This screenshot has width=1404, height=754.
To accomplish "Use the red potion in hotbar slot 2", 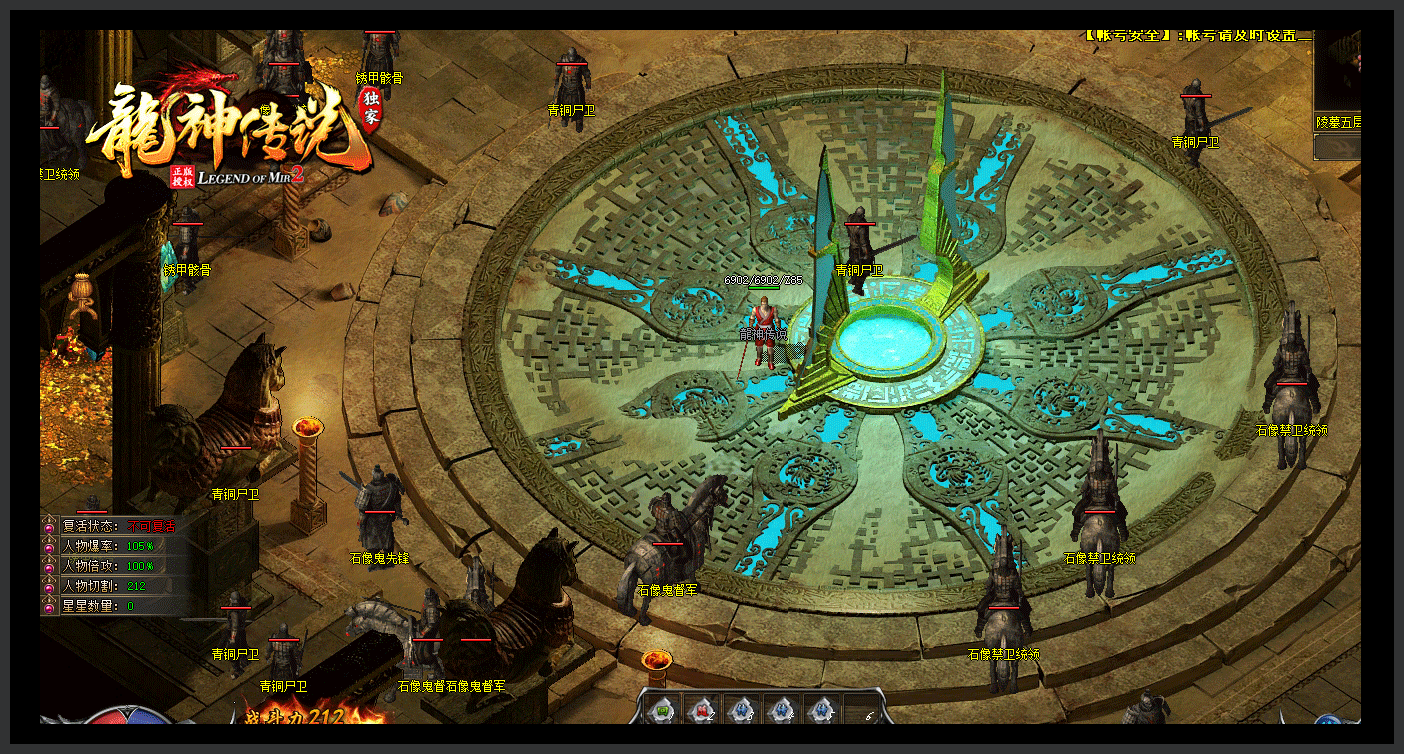I will click(702, 709).
